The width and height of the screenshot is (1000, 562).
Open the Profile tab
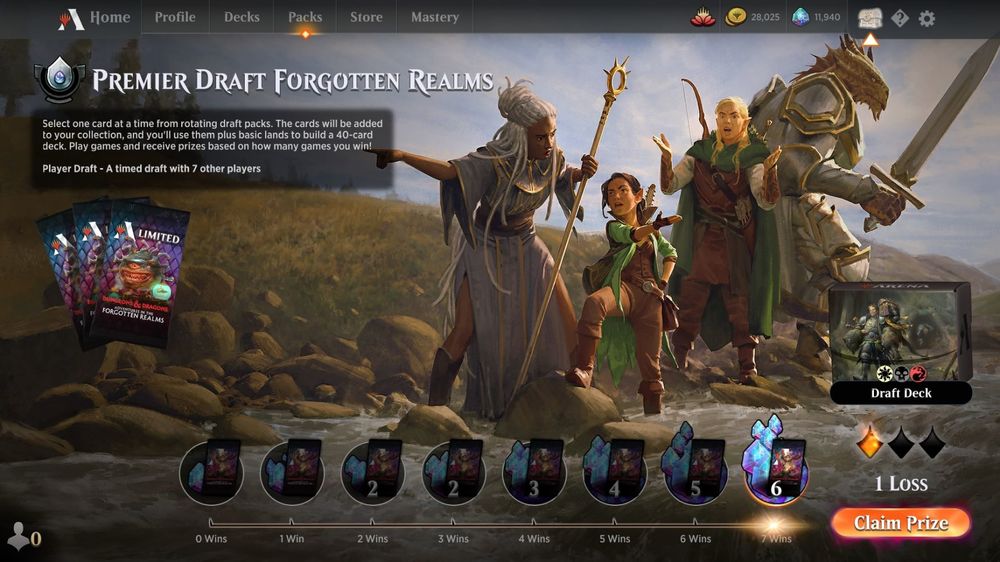coord(175,17)
